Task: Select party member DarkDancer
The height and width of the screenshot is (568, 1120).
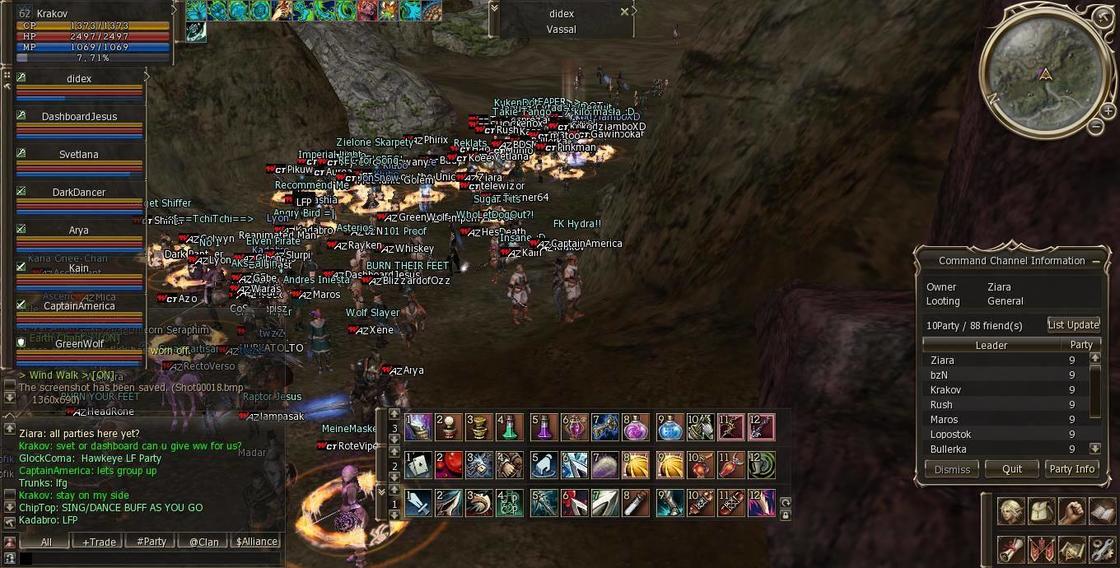Action: [79, 192]
